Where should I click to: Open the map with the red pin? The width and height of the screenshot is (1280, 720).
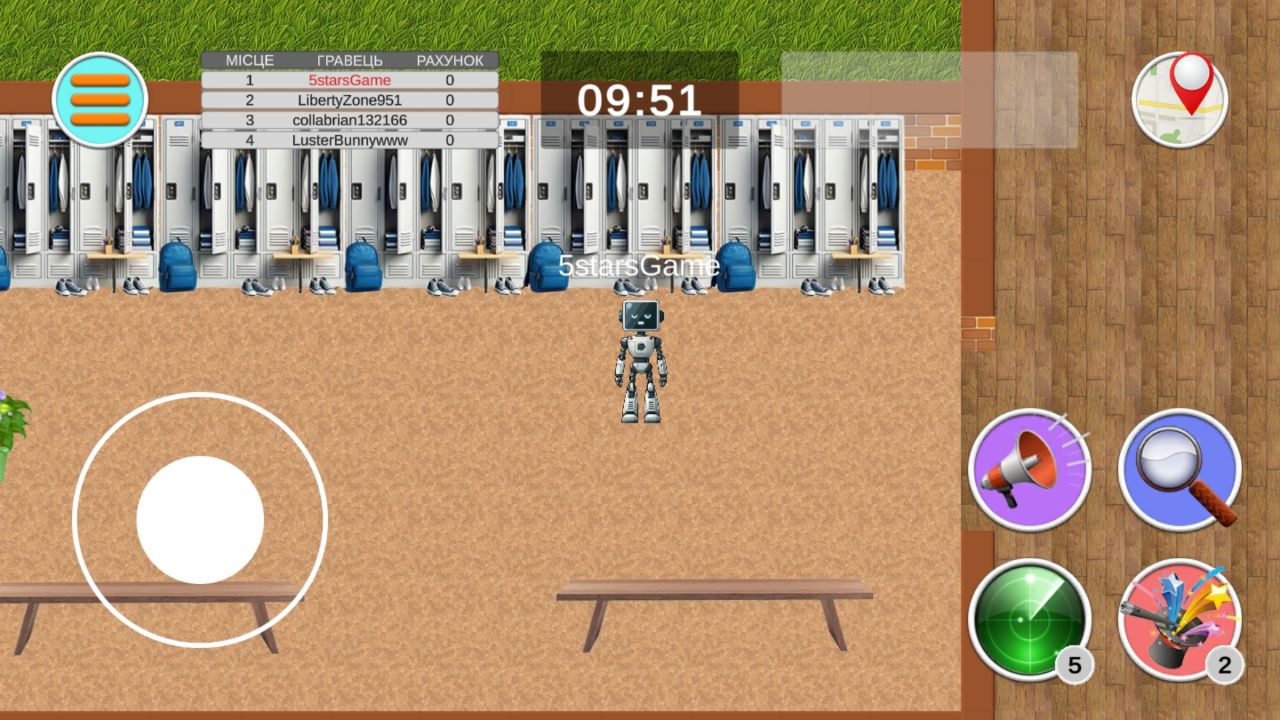1180,99
